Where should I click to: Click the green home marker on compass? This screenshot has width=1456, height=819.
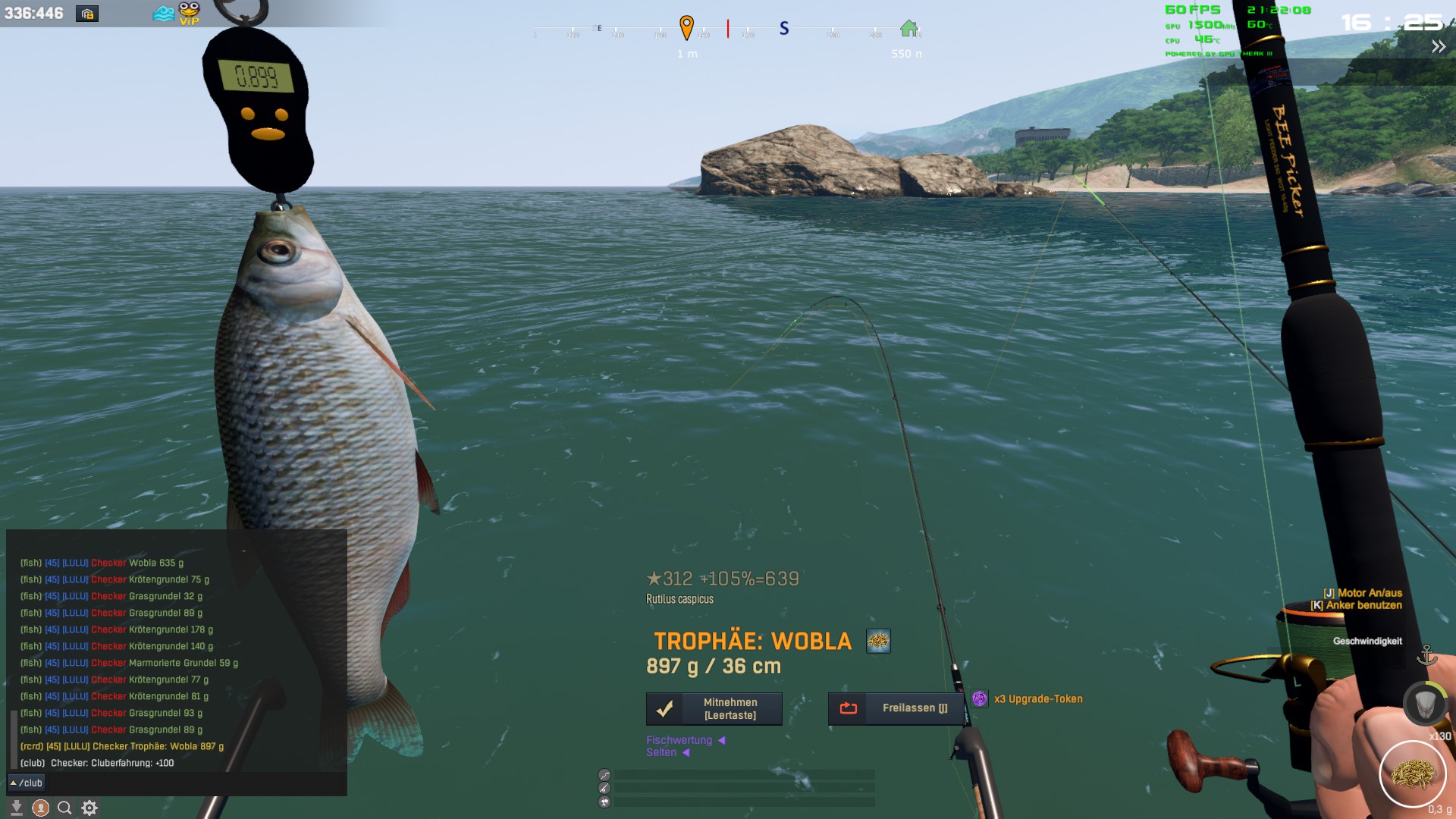click(x=908, y=29)
